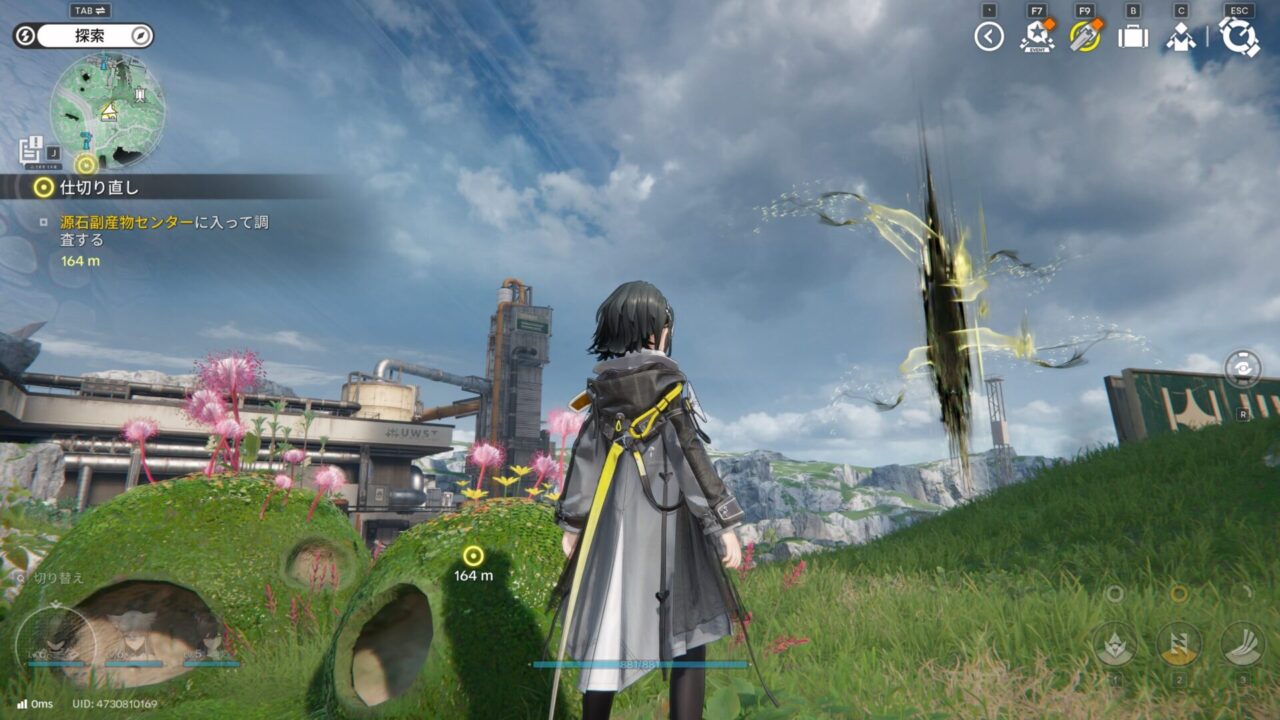Open the event menu with the star icon

pyautogui.click(x=1036, y=37)
